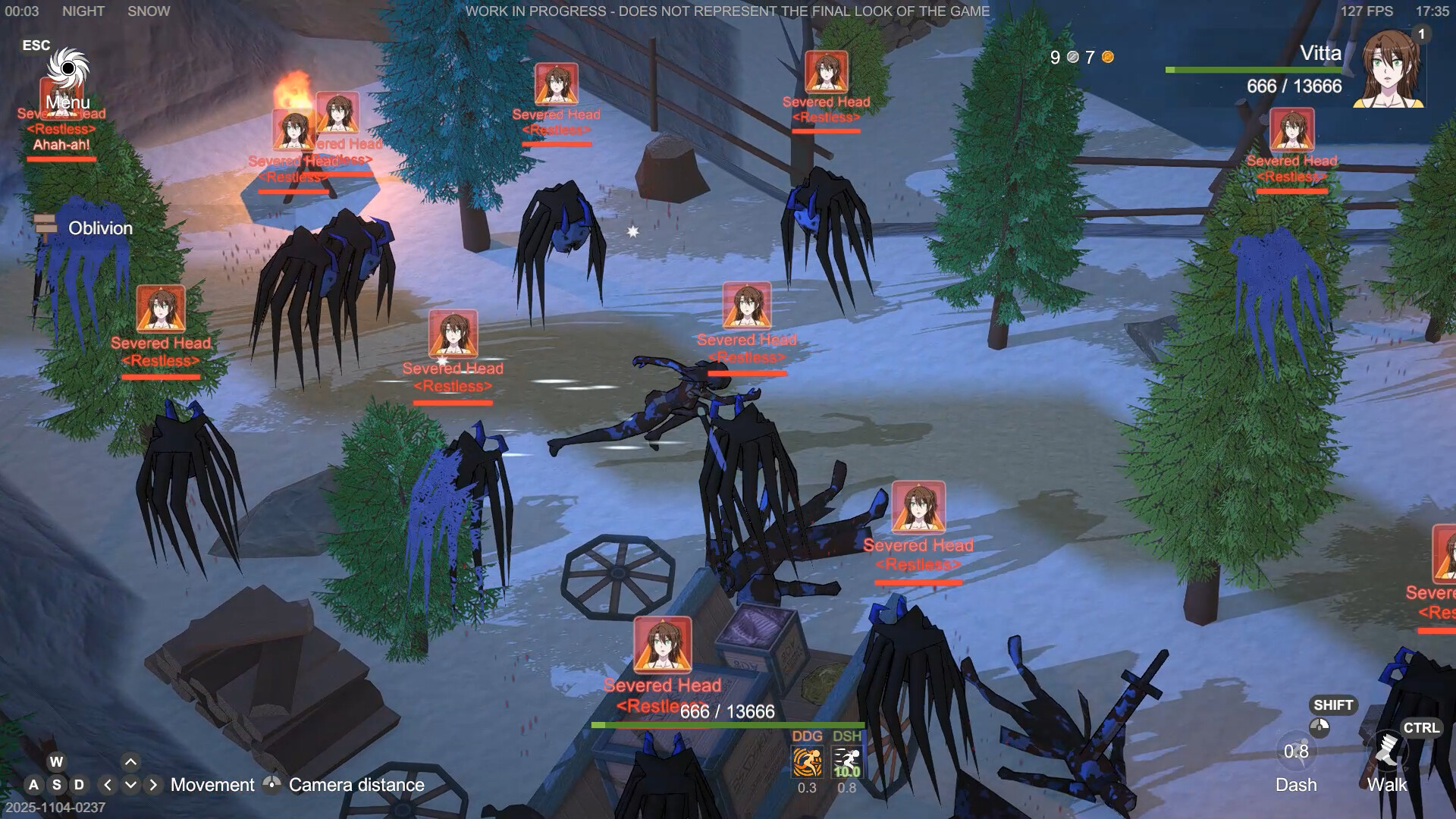This screenshot has width=1456, height=819.
Task: Click Vitta's character portrait
Action: pos(1392,70)
